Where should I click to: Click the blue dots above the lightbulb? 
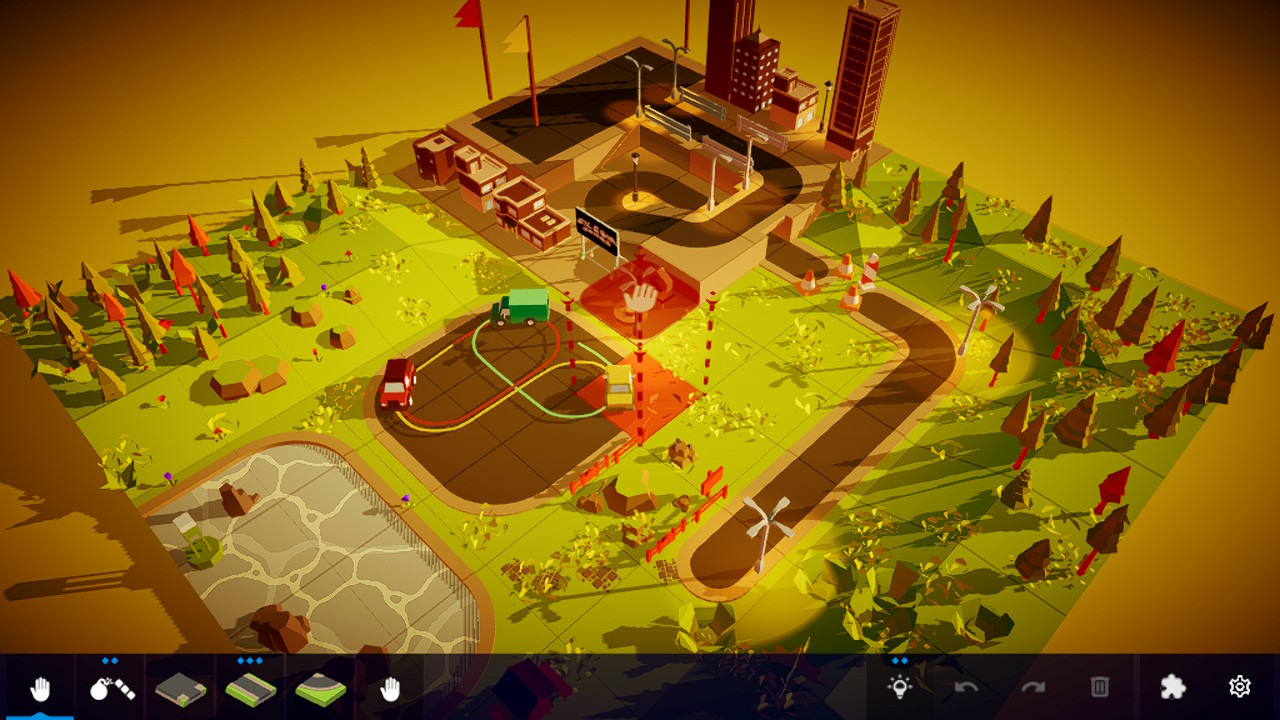pyautogui.click(x=898, y=661)
